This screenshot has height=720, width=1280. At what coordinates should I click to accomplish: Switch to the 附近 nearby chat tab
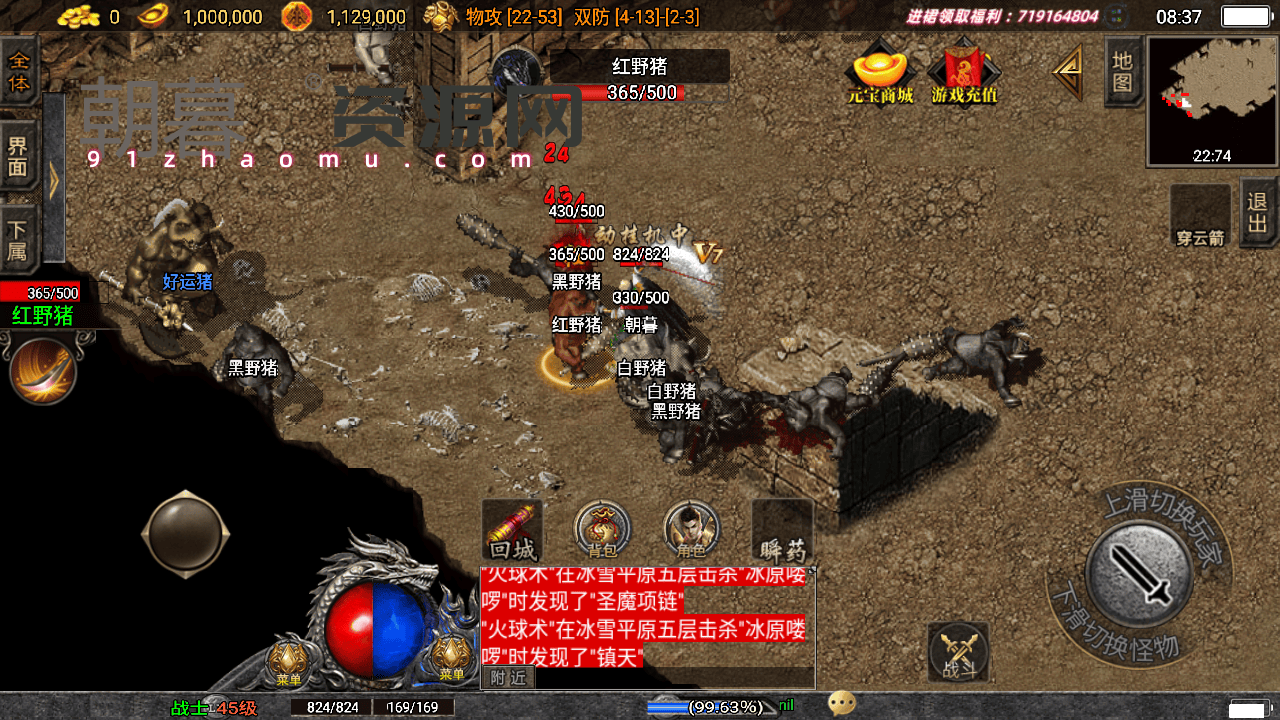[508, 677]
